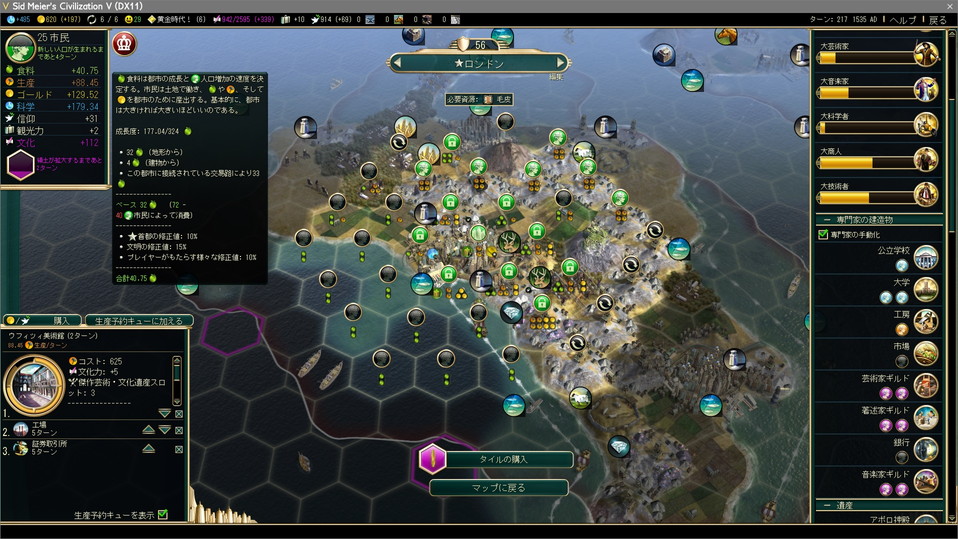Go to the previous city with the left arrow
Image resolution: width=958 pixels, height=539 pixels.
tap(397, 63)
